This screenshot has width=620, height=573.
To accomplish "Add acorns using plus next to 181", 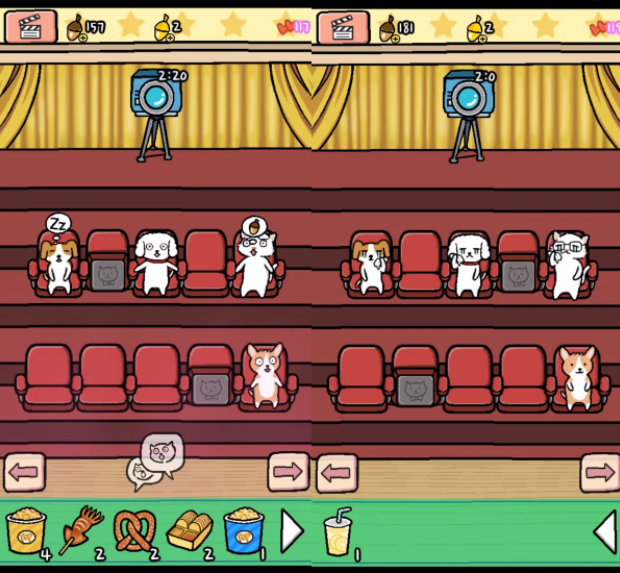I will pyautogui.click(x=395, y=37).
